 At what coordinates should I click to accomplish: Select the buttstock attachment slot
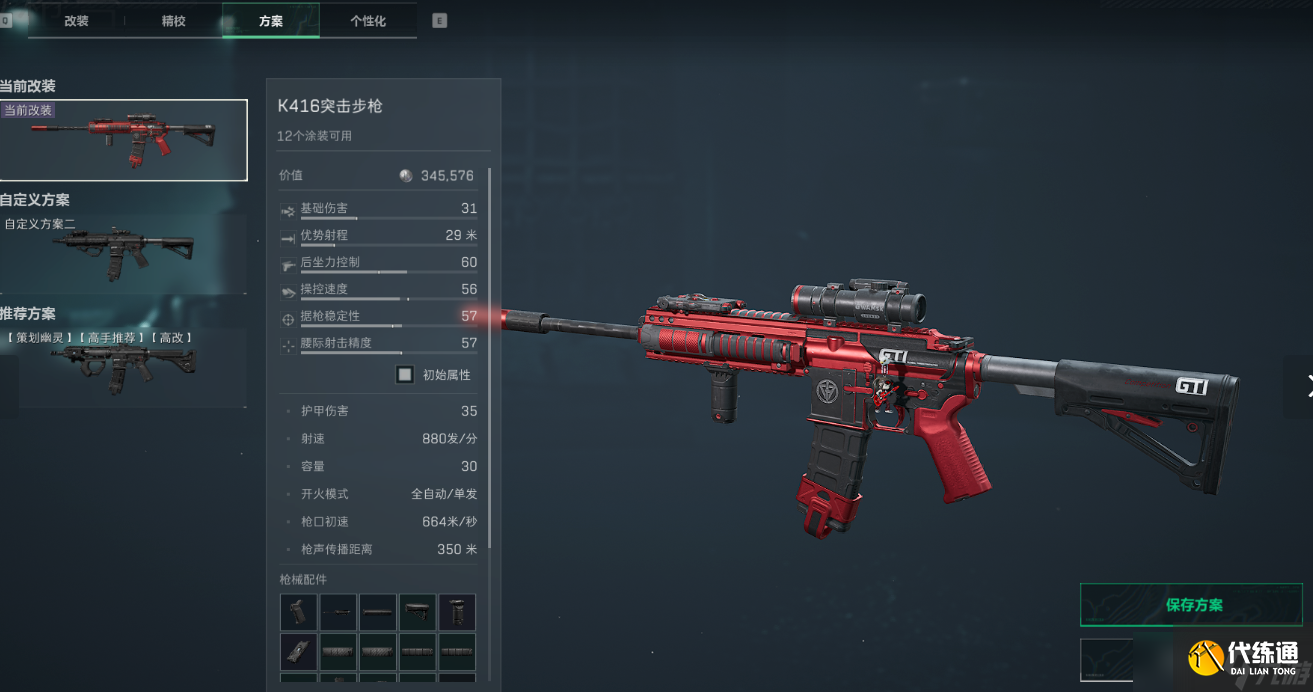click(418, 612)
